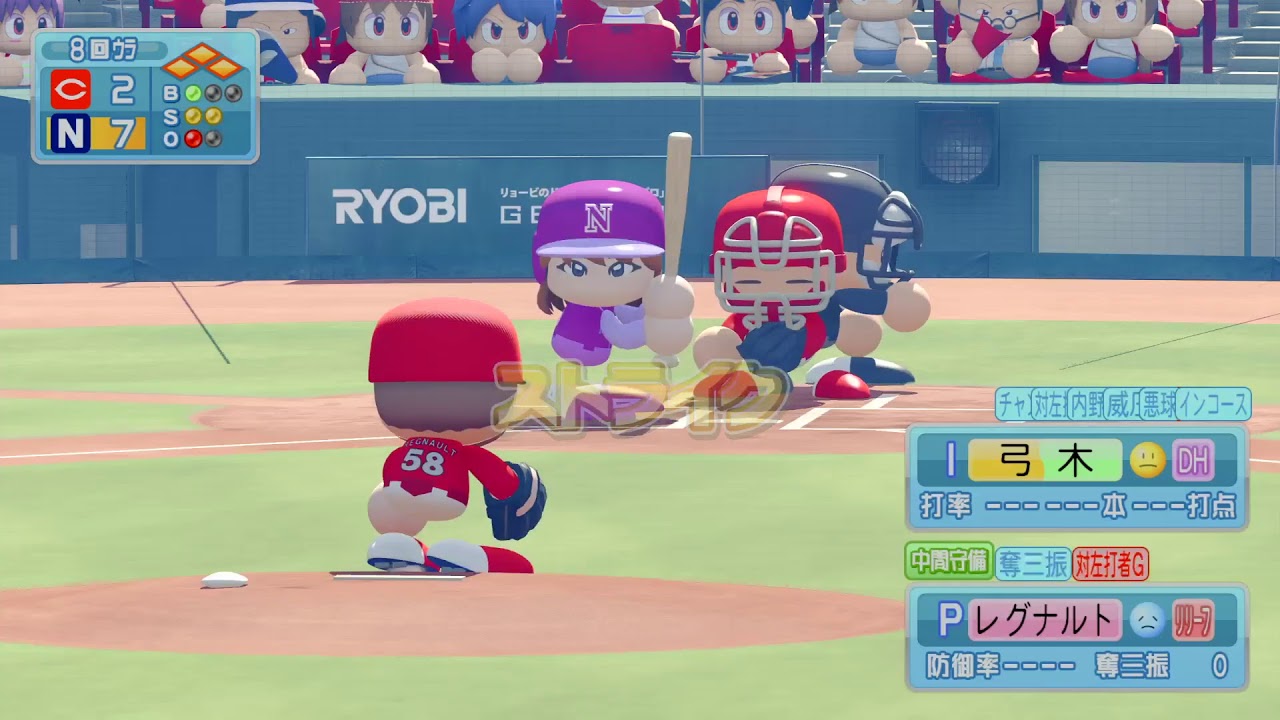Select the 奪三振 ability tag
This screenshot has height=720, width=1280.
pyautogui.click(x=1032, y=564)
